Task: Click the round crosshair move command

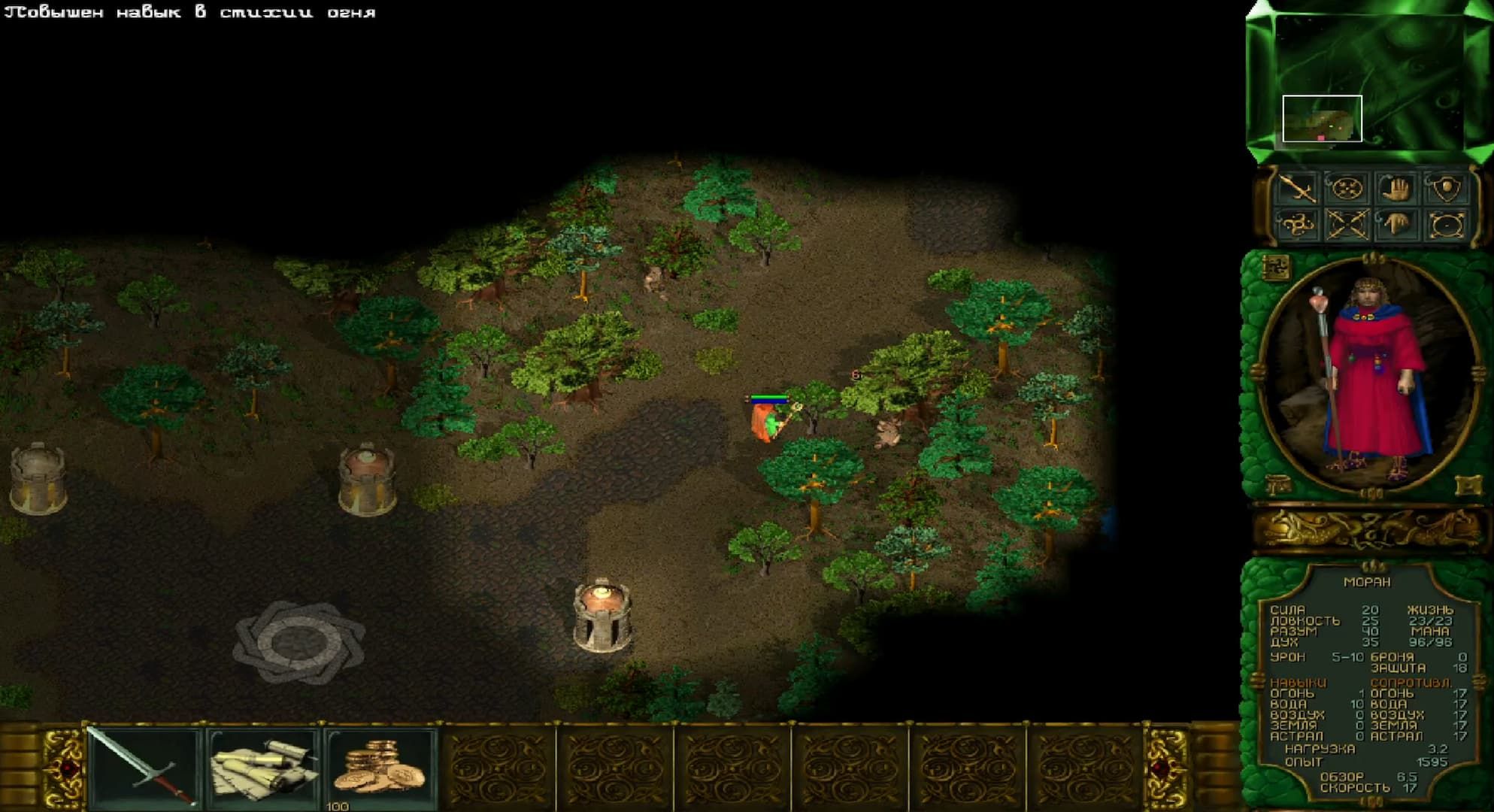Action: pyautogui.click(x=1347, y=188)
